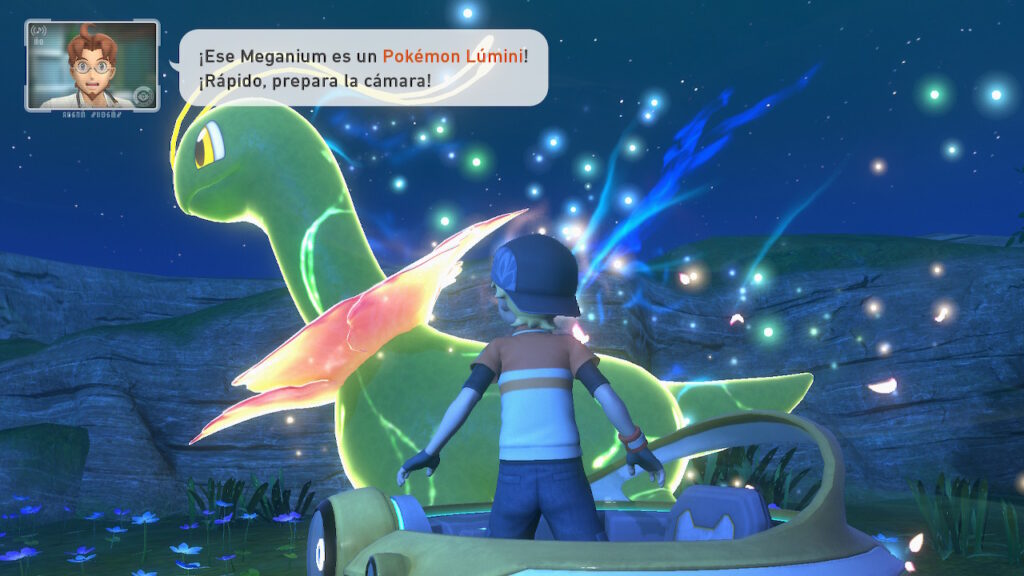Viewport: 1024px width, 576px height.
Task: Click the Meganium Pokémon Lúmini dialogue bubble
Action: point(363,66)
